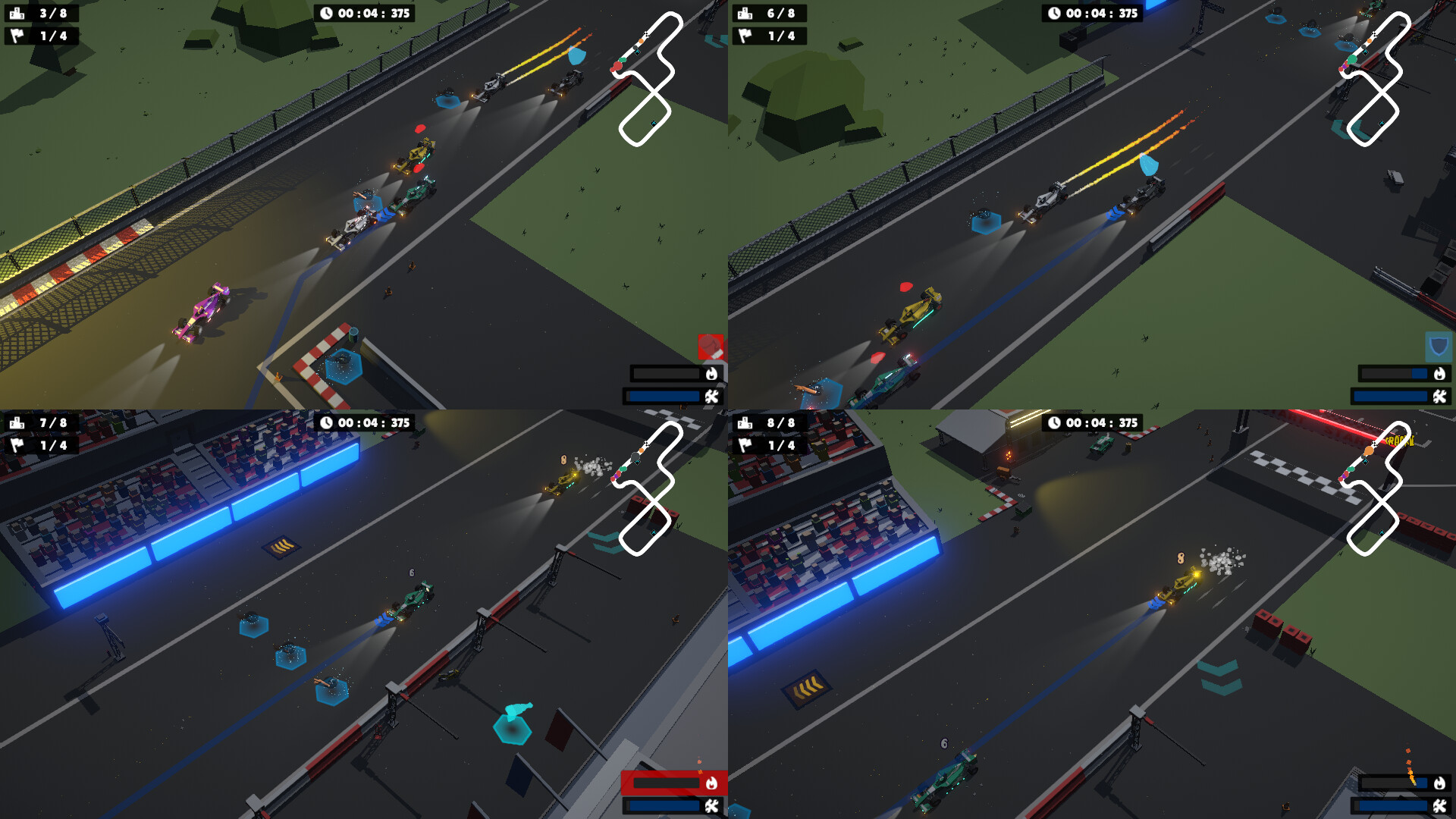
Task: Click the clock icon in Player 4's timer display
Action: pos(1054,422)
